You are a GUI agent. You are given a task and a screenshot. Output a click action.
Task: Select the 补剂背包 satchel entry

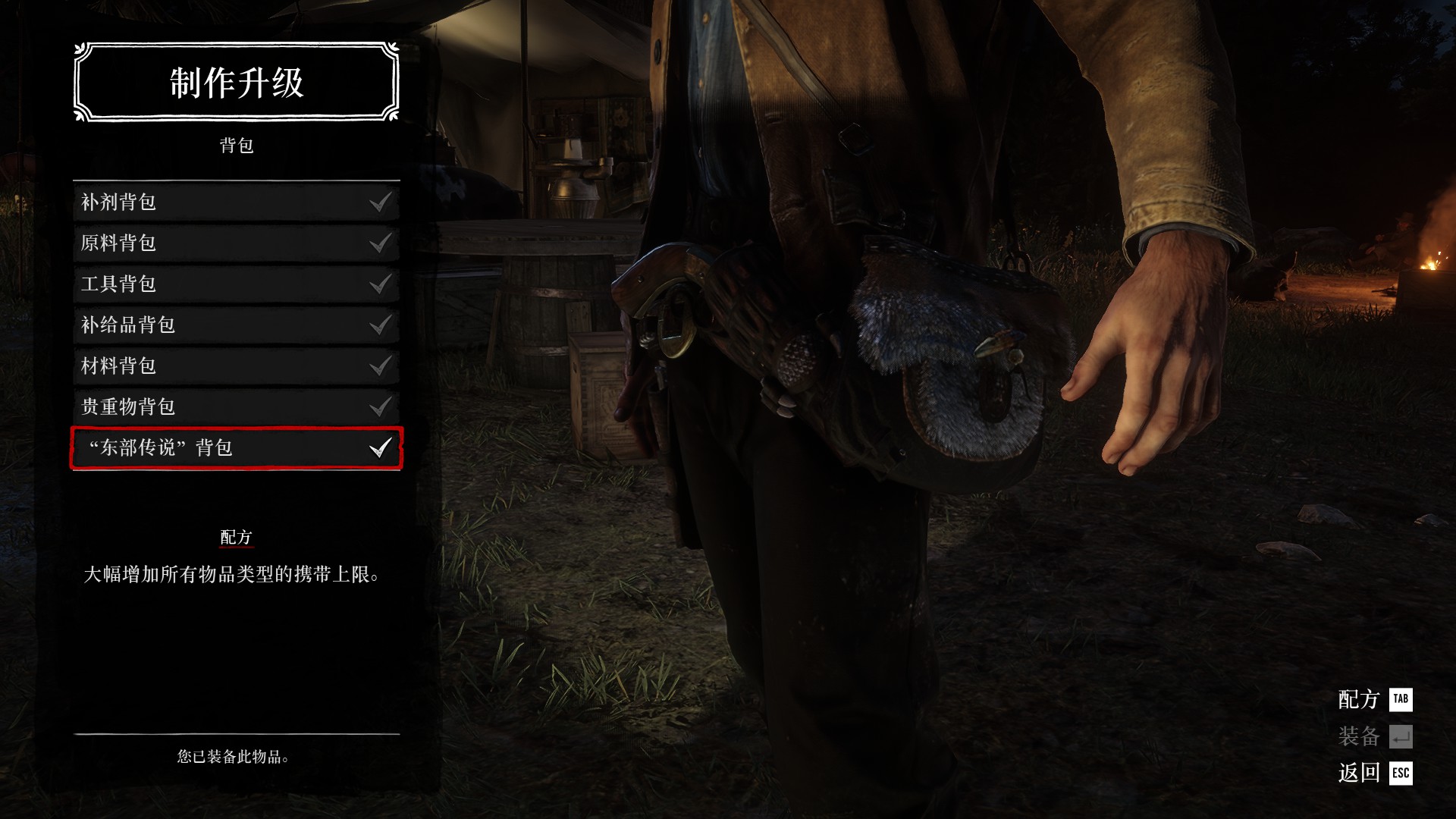pos(236,202)
